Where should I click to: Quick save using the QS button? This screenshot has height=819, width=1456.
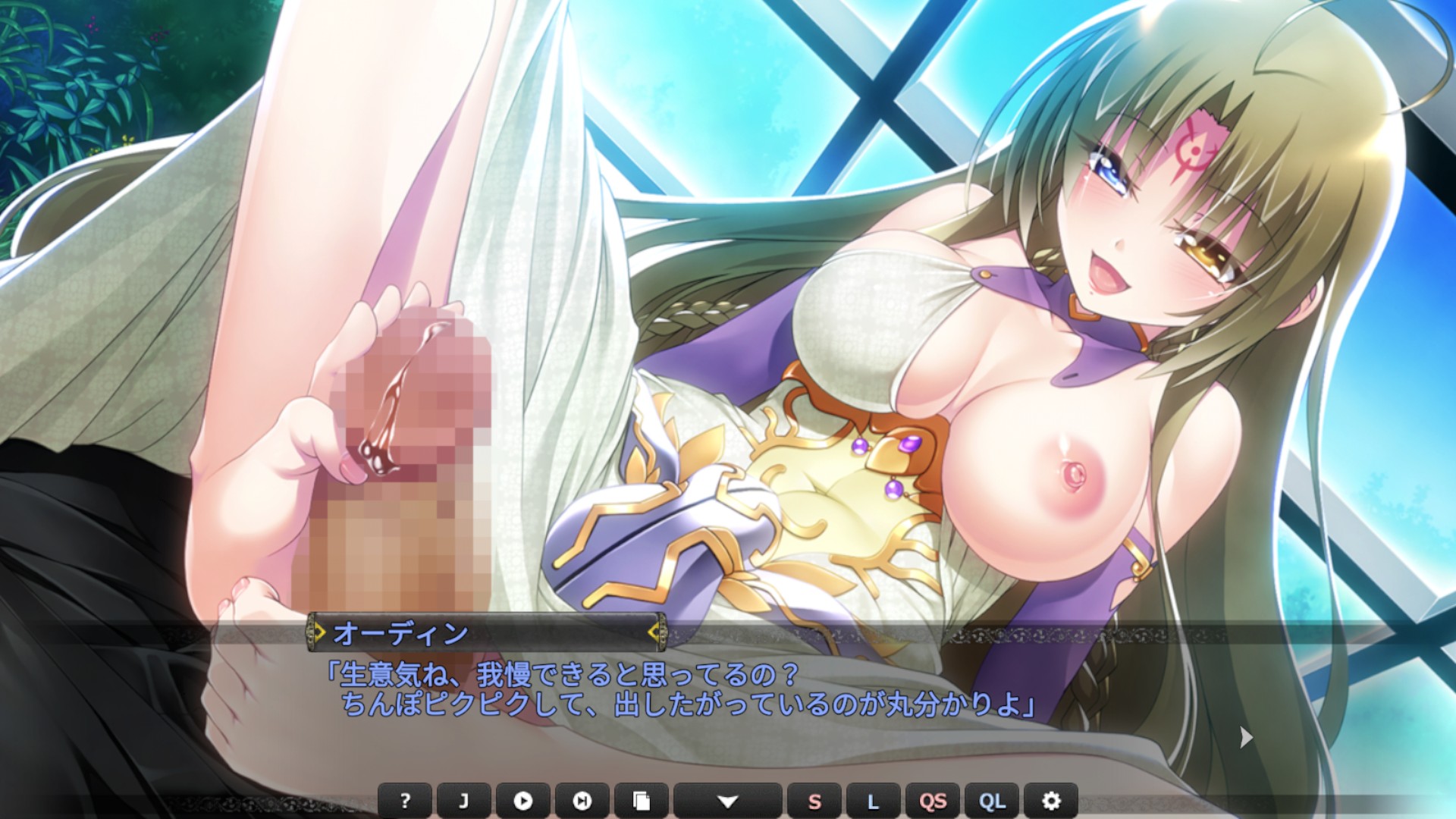click(x=933, y=801)
